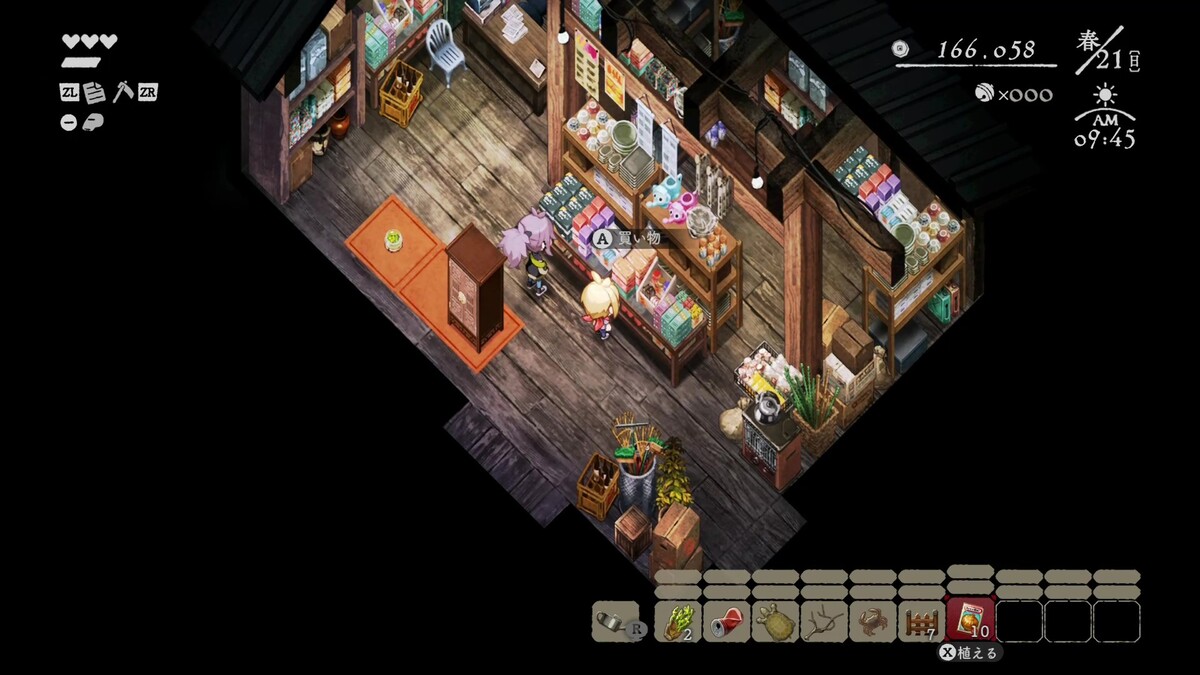The width and height of the screenshot is (1200, 675).
Task: Select the green herb bundle slot
Action: point(678,621)
